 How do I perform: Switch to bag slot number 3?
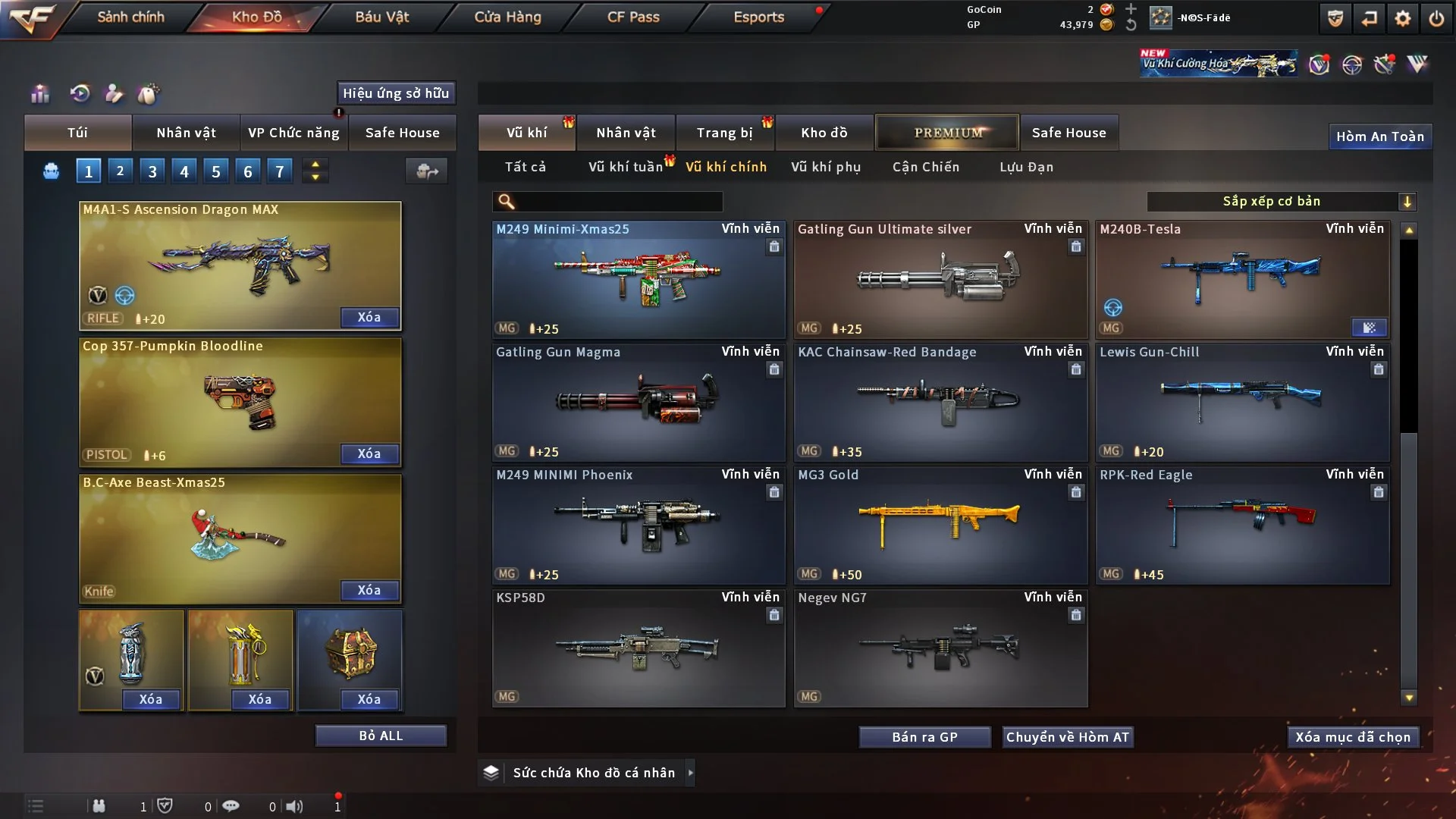point(152,171)
